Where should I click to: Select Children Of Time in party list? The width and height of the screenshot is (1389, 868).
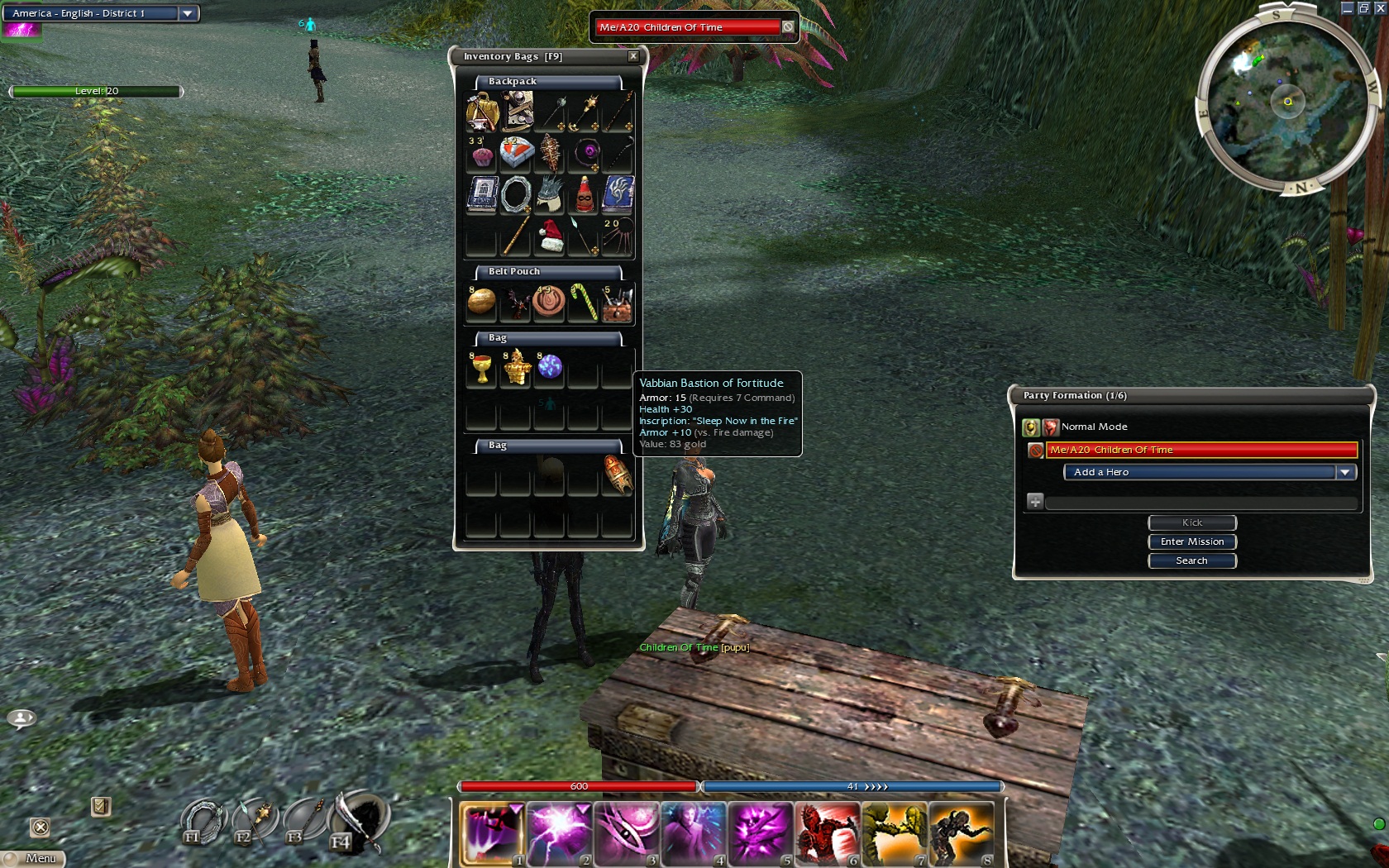(x=1200, y=450)
